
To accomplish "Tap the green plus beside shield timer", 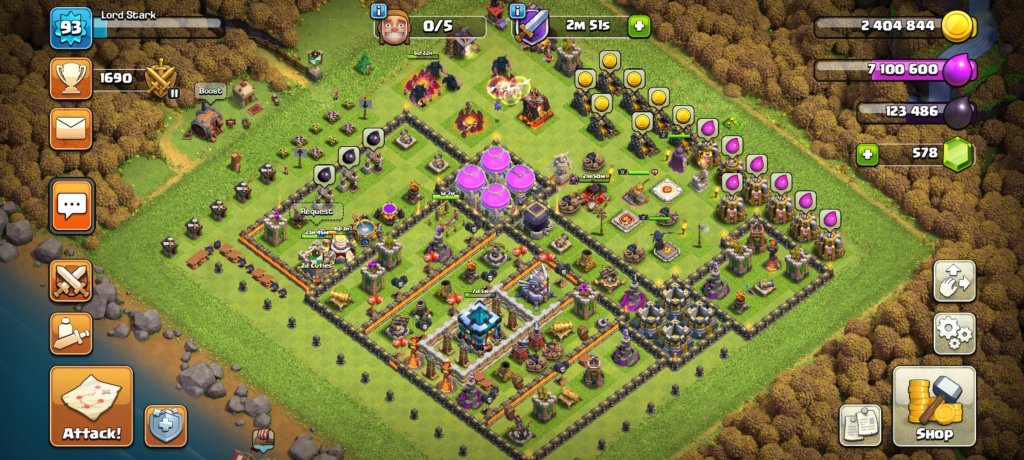I will [x=639, y=26].
